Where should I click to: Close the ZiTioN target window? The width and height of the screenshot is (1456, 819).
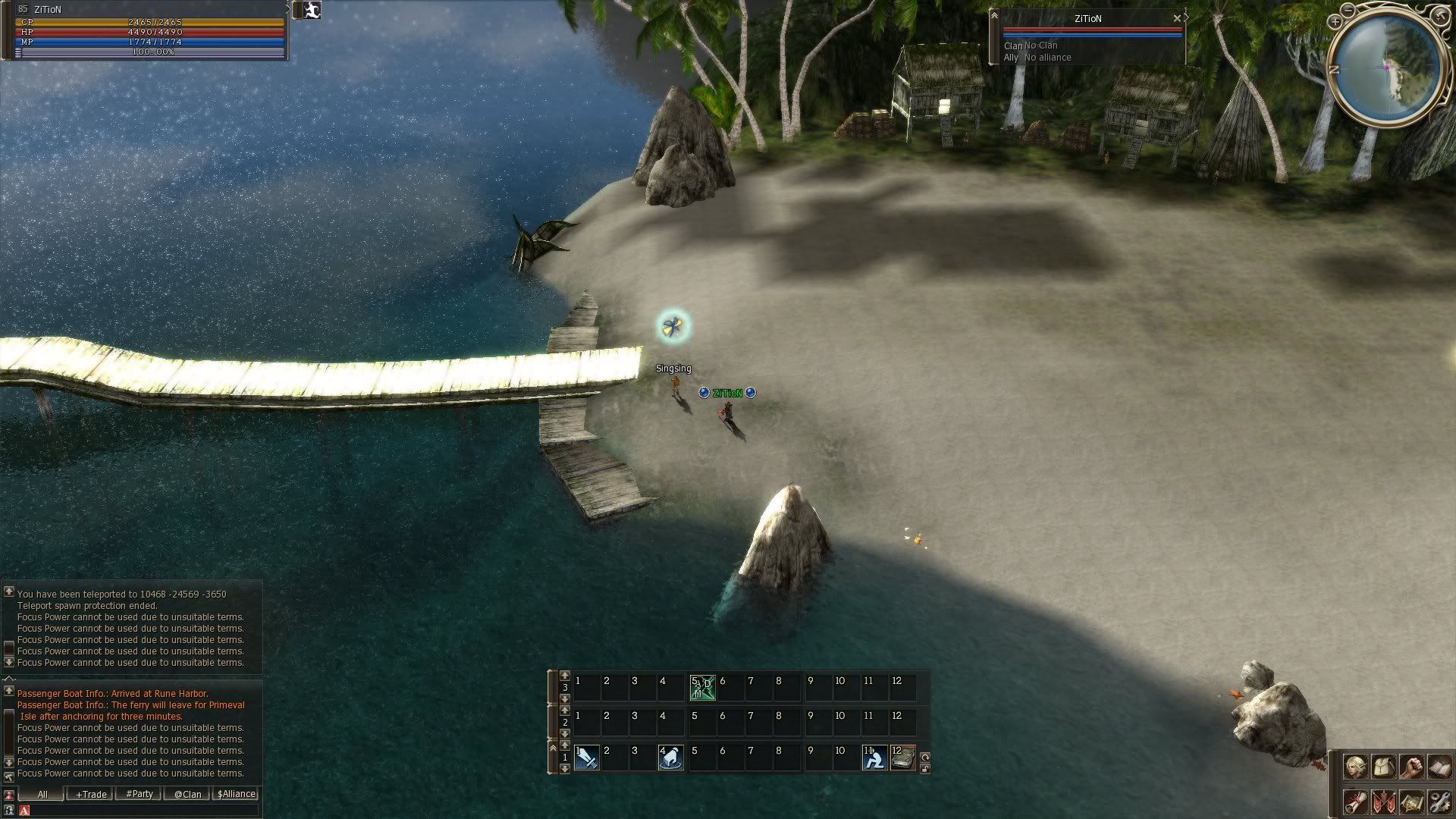[x=1177, y=18]
